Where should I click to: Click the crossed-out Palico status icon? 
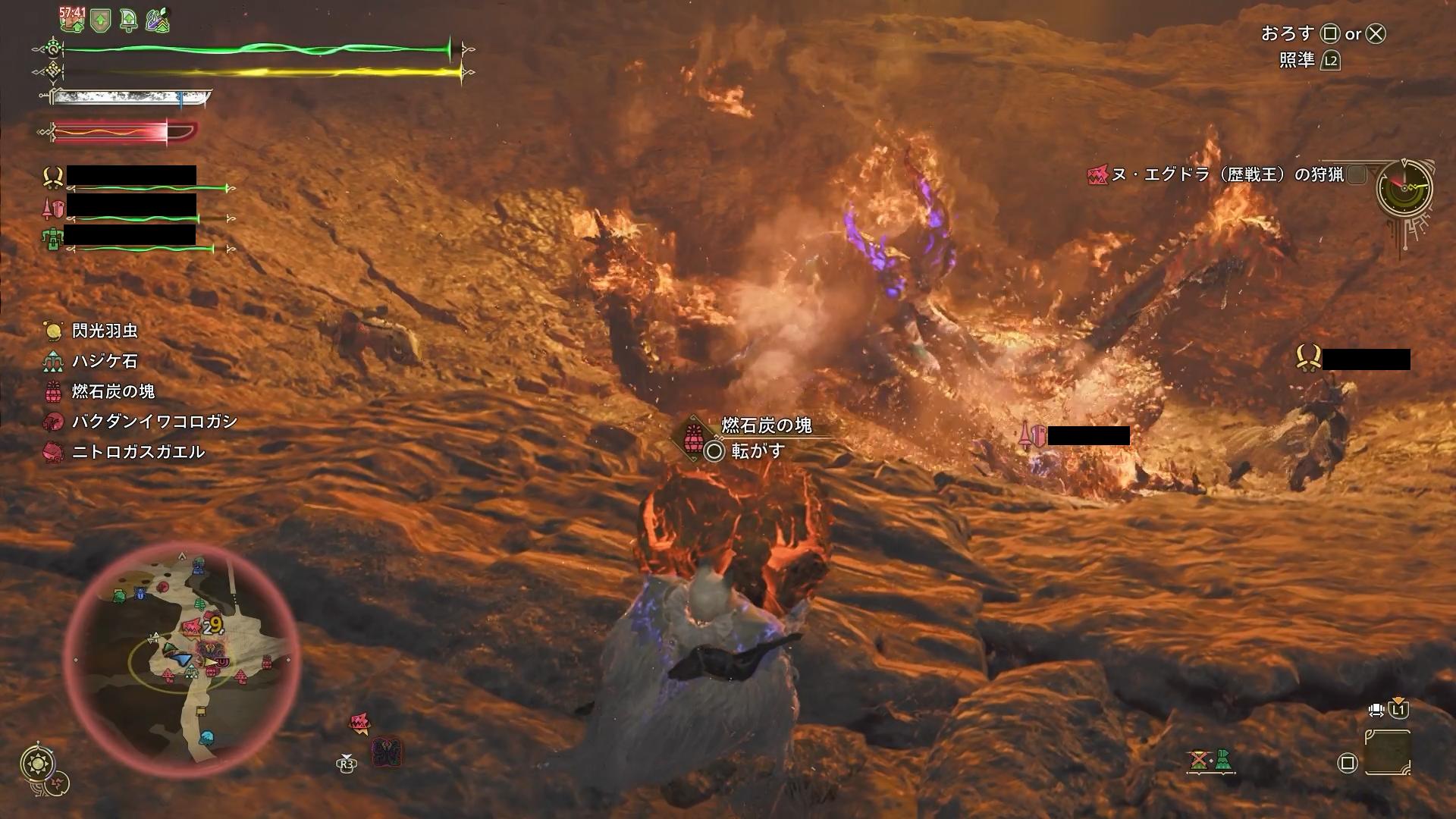[x=1199, y=760]
